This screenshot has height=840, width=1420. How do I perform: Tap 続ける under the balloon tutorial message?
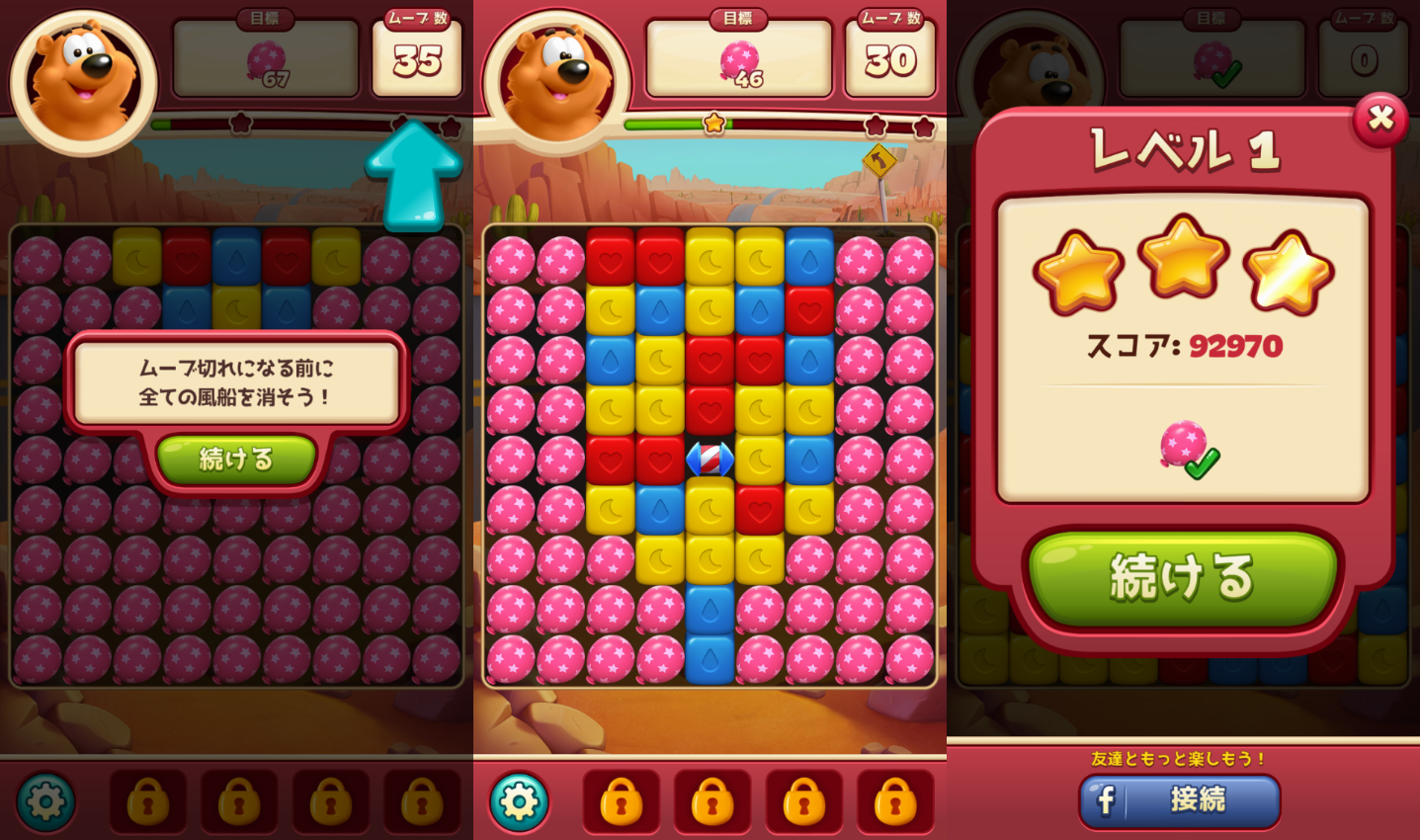click(236, 460)
